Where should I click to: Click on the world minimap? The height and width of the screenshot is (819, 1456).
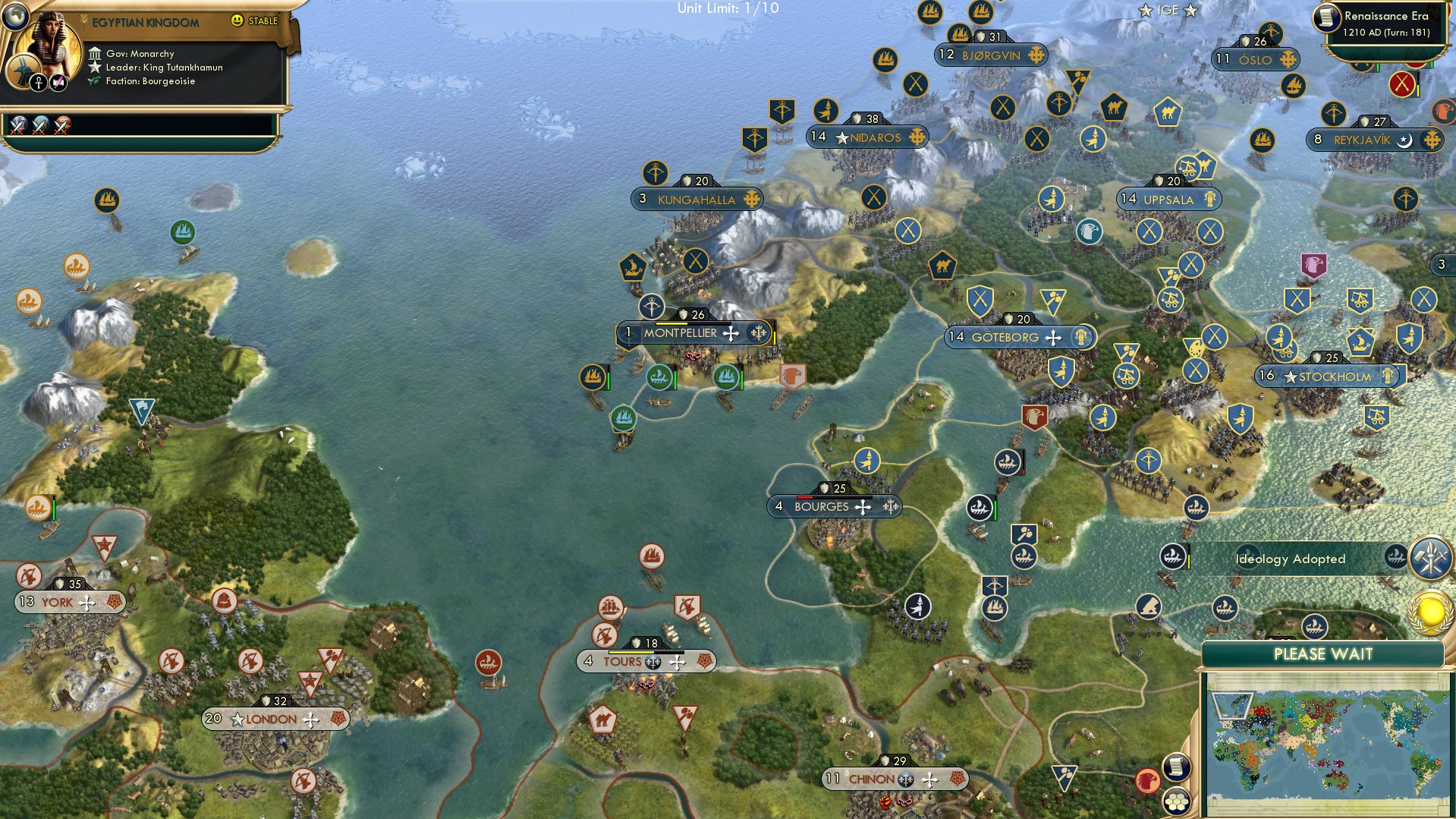1326,744
